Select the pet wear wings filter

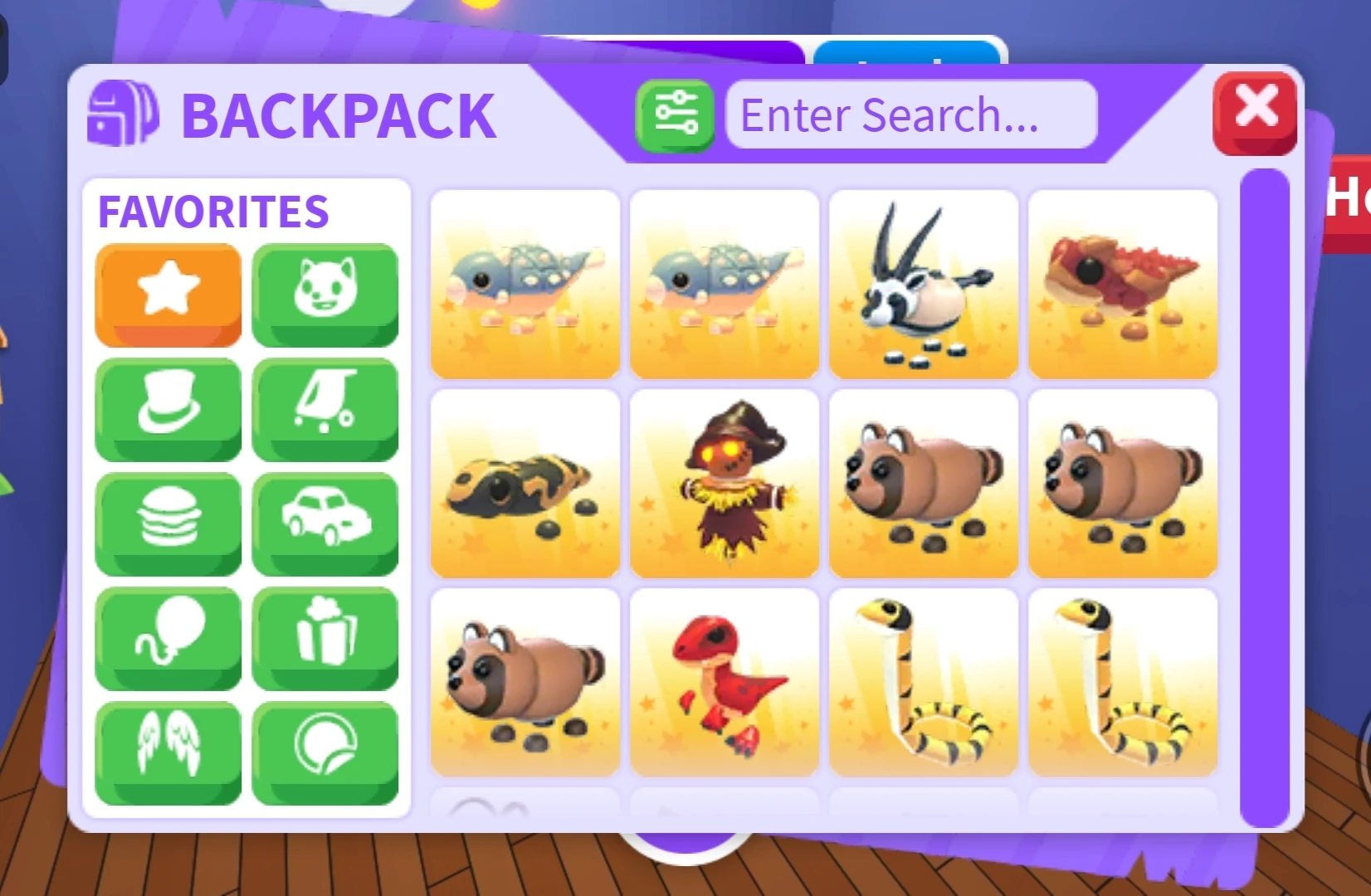168,751
